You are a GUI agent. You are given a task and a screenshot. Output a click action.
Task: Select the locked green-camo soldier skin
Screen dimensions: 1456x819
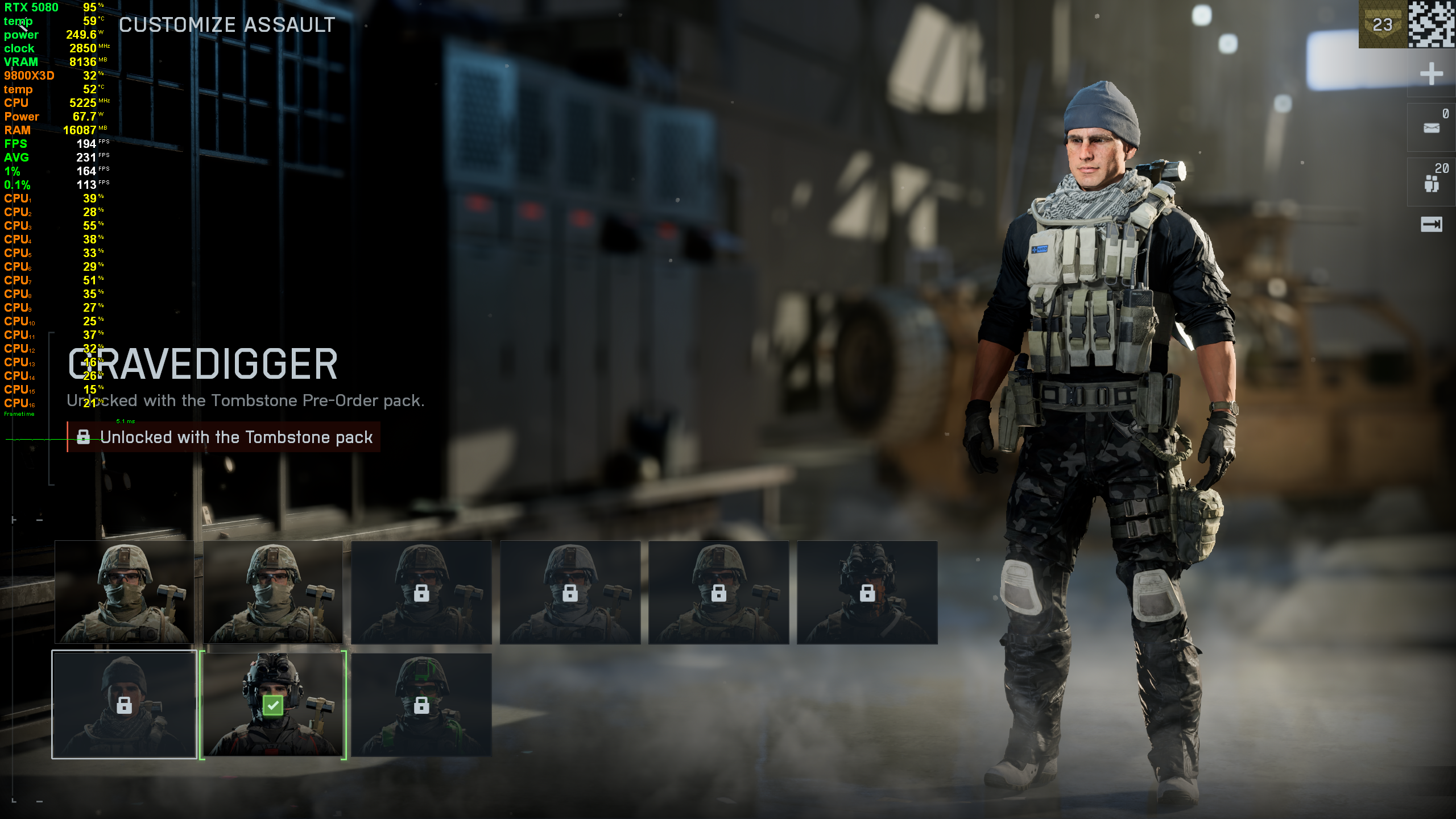point(421,704)
